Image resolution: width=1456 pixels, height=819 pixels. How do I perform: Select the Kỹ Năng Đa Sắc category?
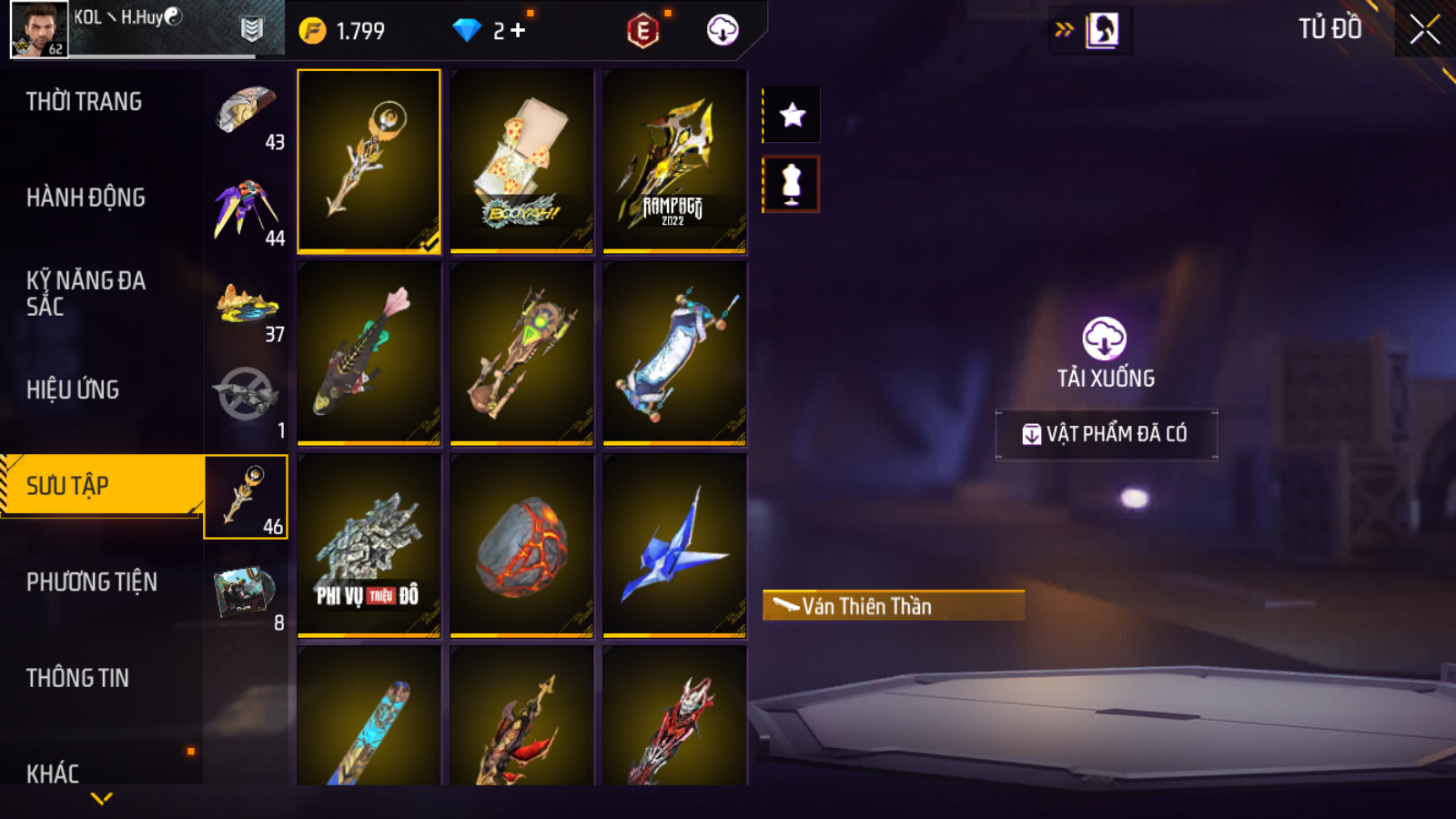(86, 293)
